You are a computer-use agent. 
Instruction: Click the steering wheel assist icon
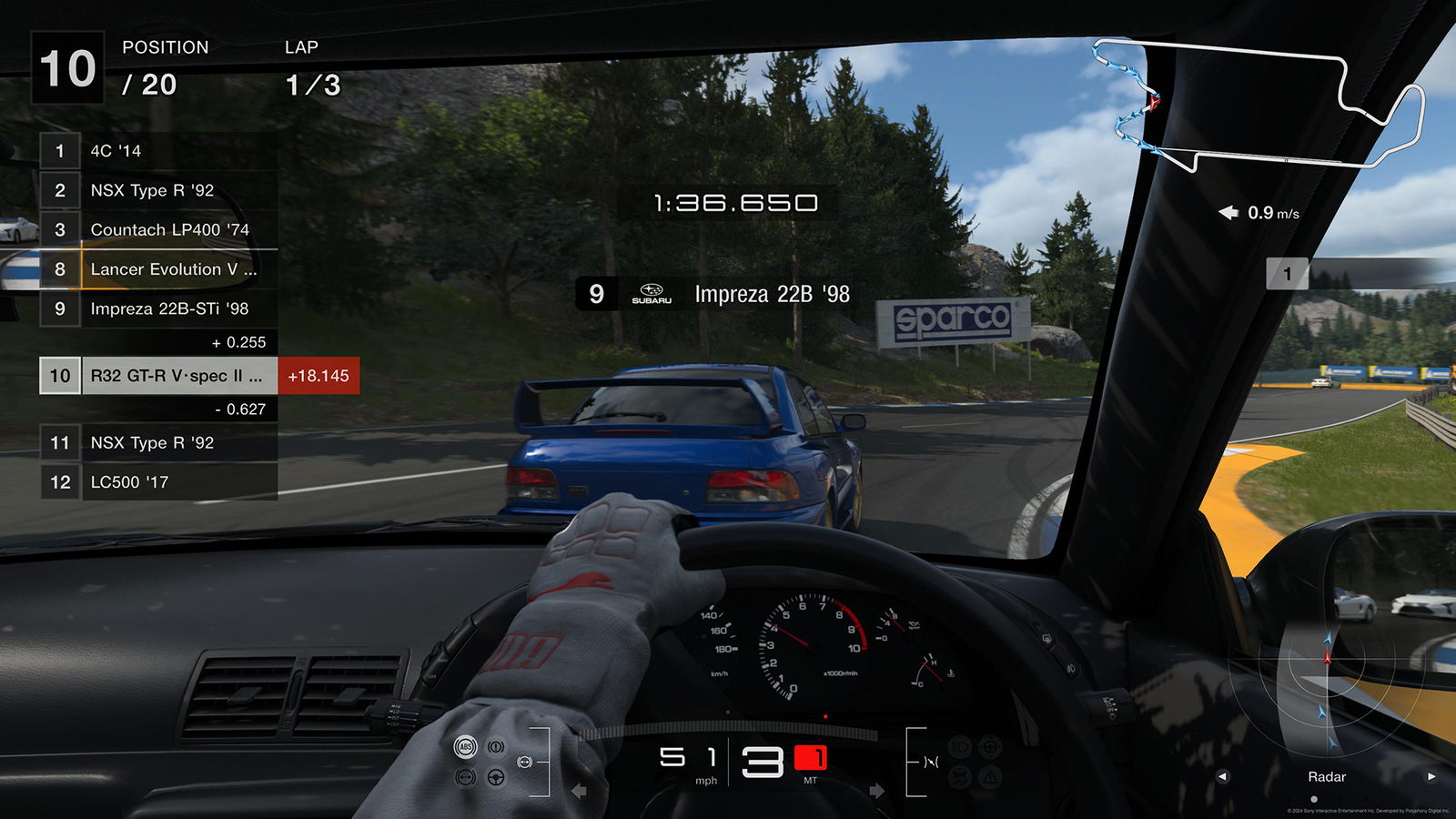(x=495, y=779)
